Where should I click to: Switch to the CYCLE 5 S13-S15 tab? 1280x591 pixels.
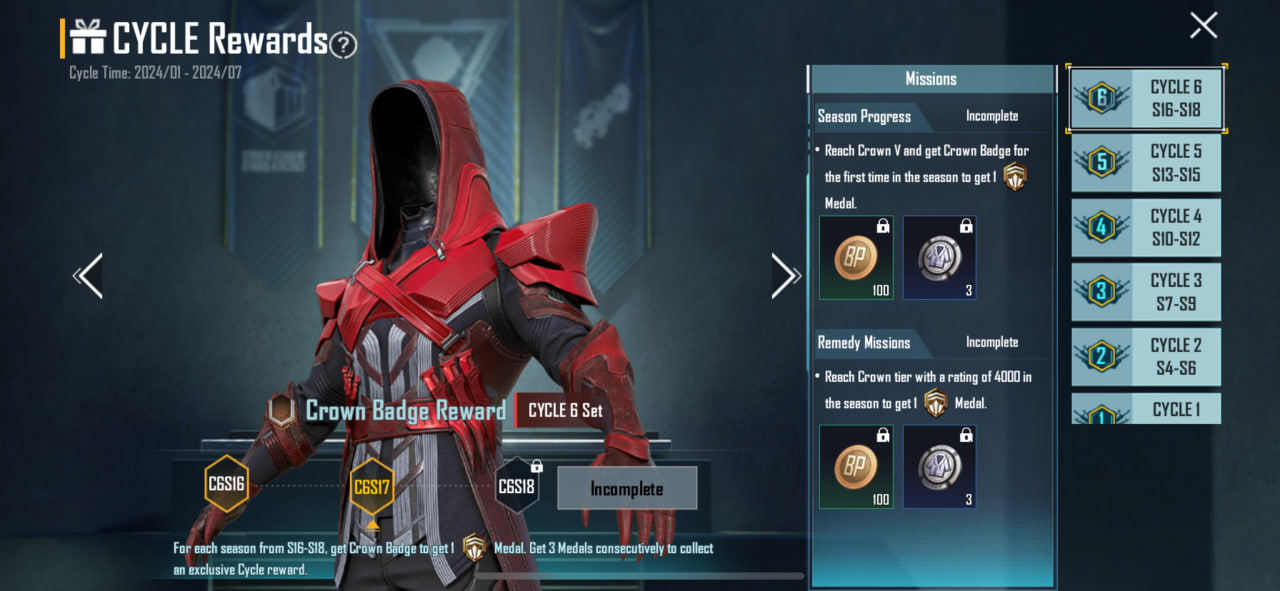click(x=1146, y=163)
